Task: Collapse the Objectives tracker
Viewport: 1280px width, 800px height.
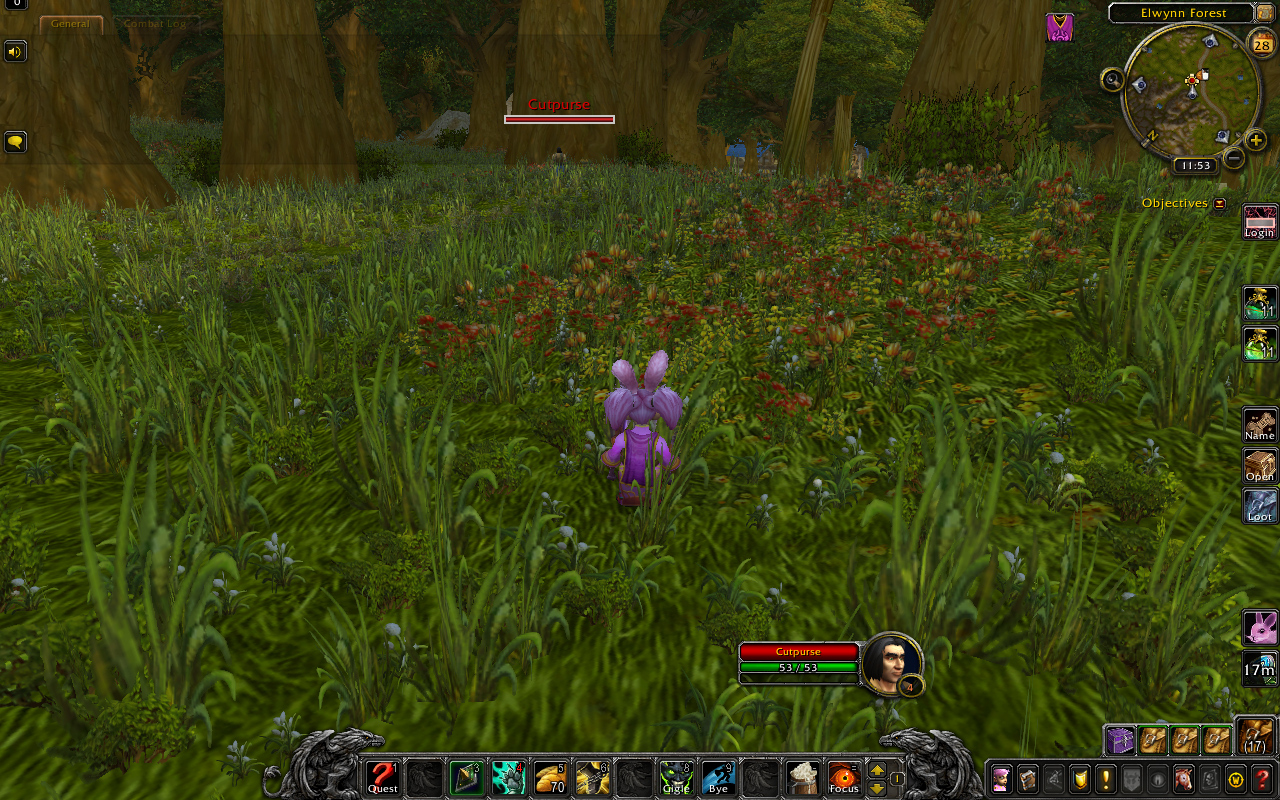Action: pos(1220,204)
